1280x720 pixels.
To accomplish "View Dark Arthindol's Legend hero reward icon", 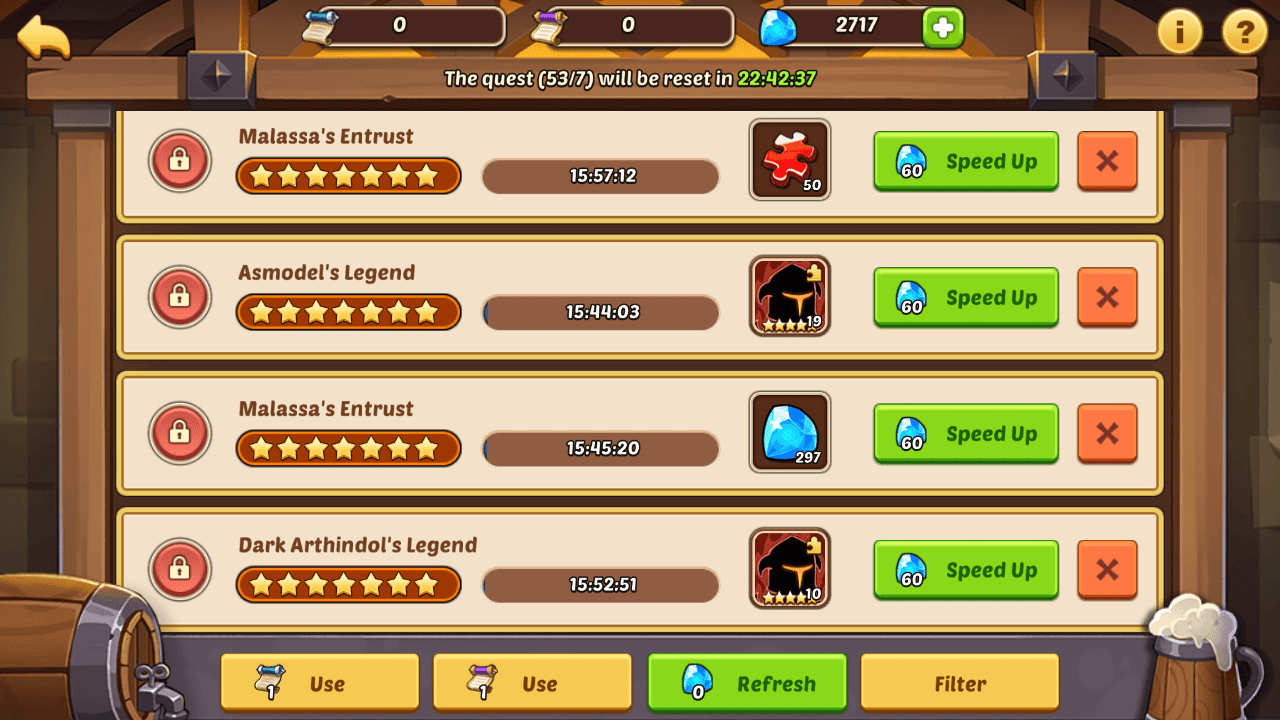I will tap(789, 569).
